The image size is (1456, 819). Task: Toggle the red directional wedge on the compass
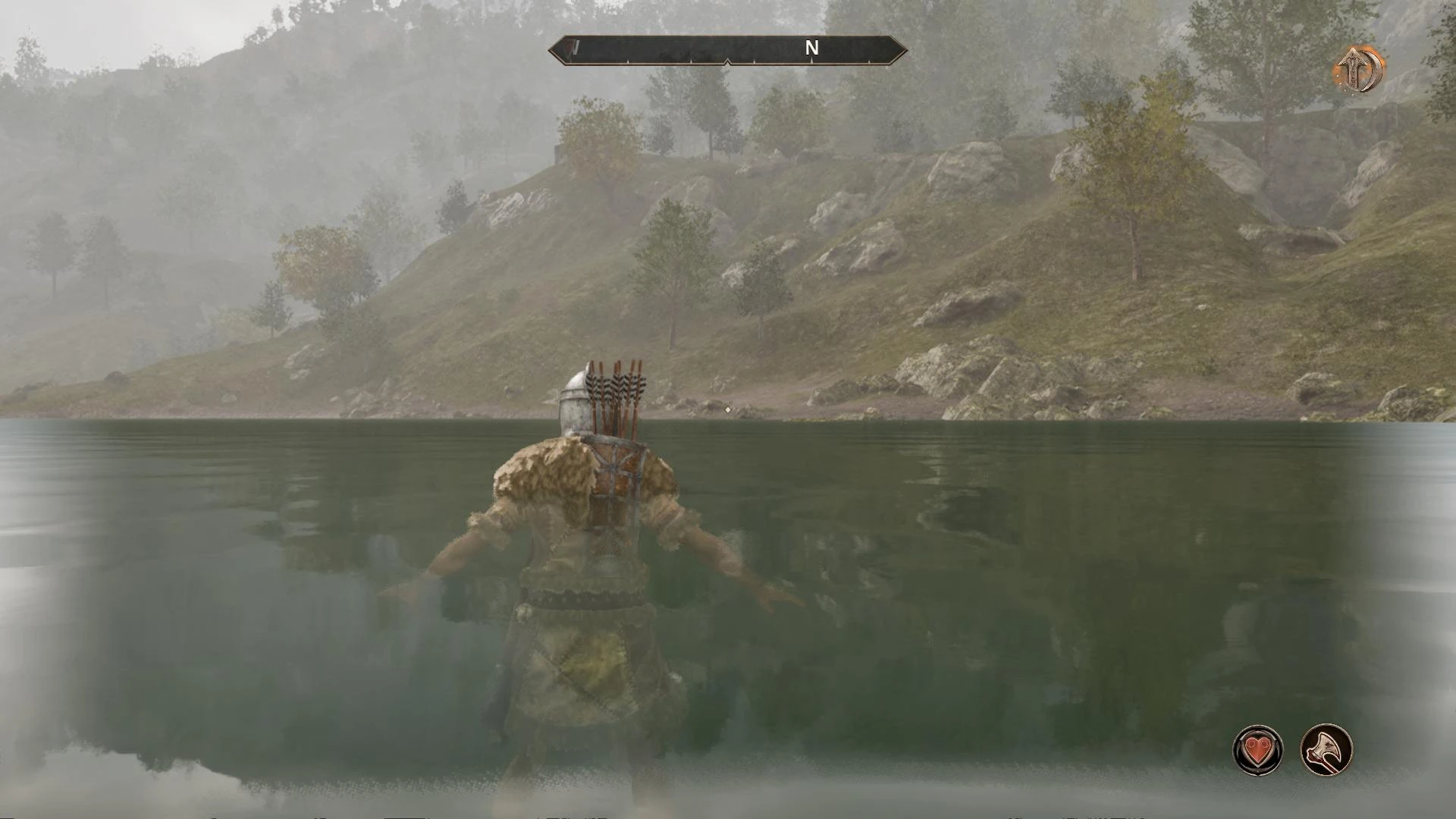coord(568,47)
